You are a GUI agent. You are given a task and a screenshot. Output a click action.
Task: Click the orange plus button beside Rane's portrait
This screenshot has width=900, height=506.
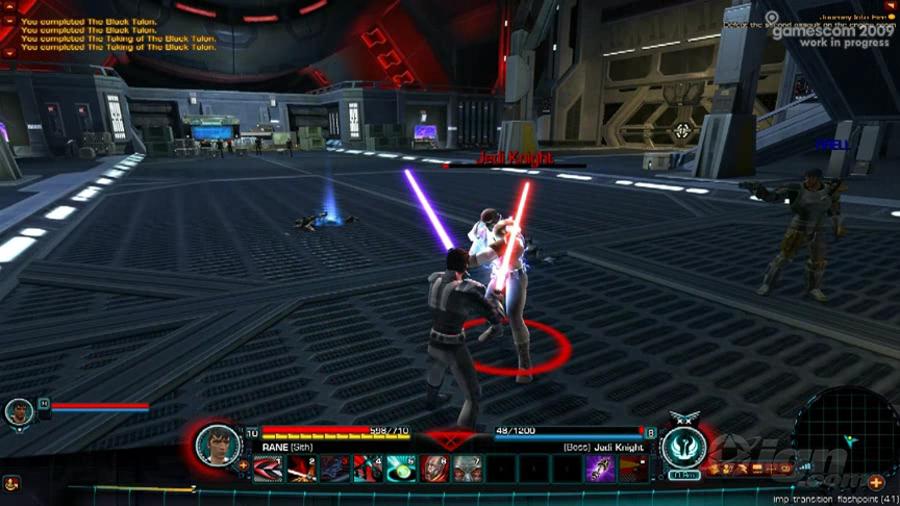click(243, 465)
